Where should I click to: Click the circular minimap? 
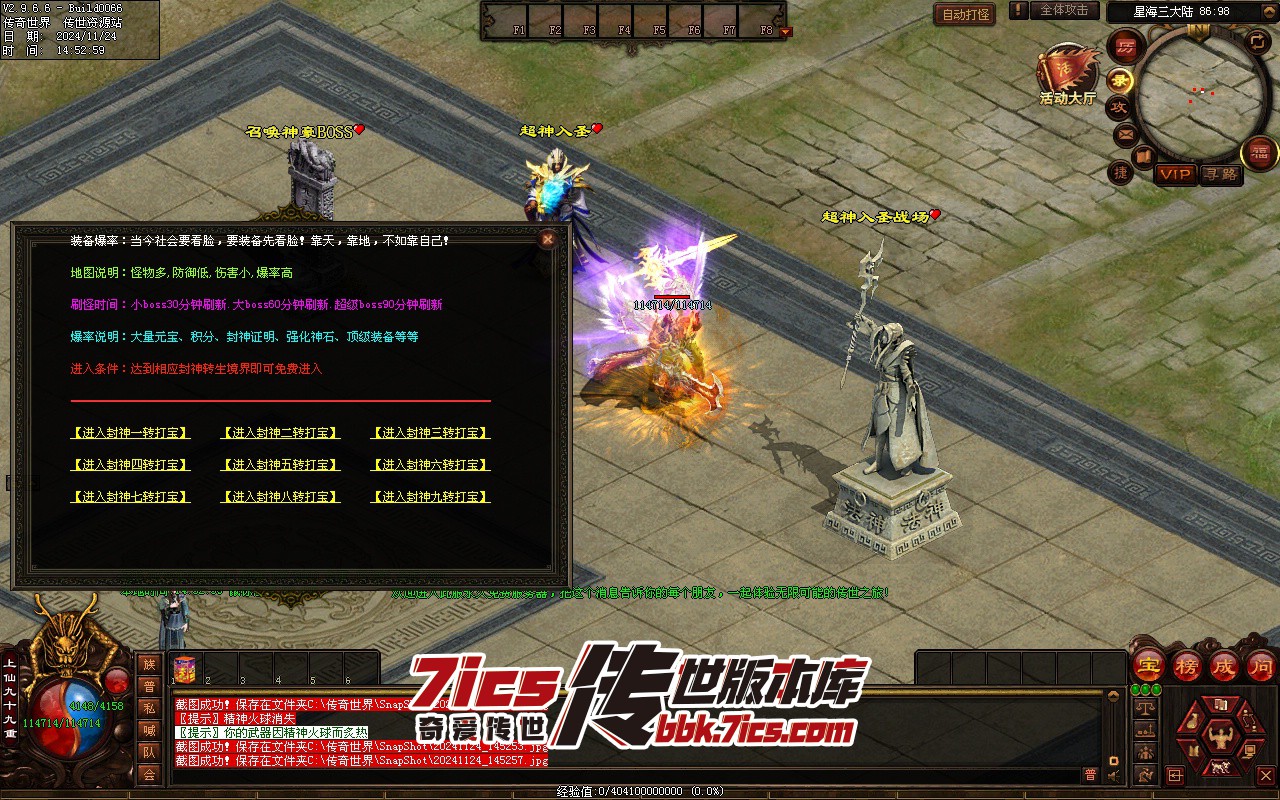[x=1190, y=97]
